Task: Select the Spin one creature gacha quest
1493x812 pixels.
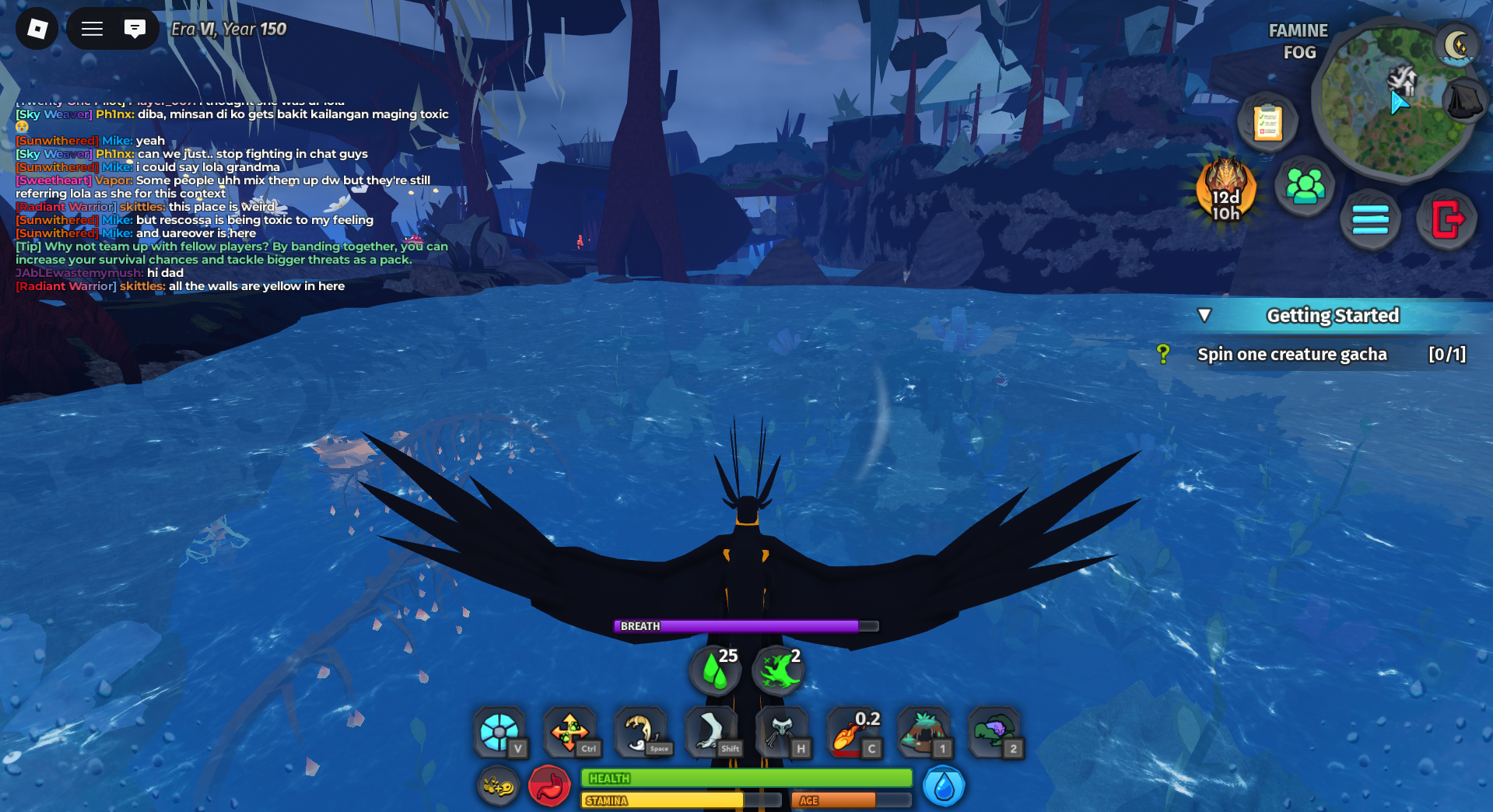Action: (x=1291, y=355)
